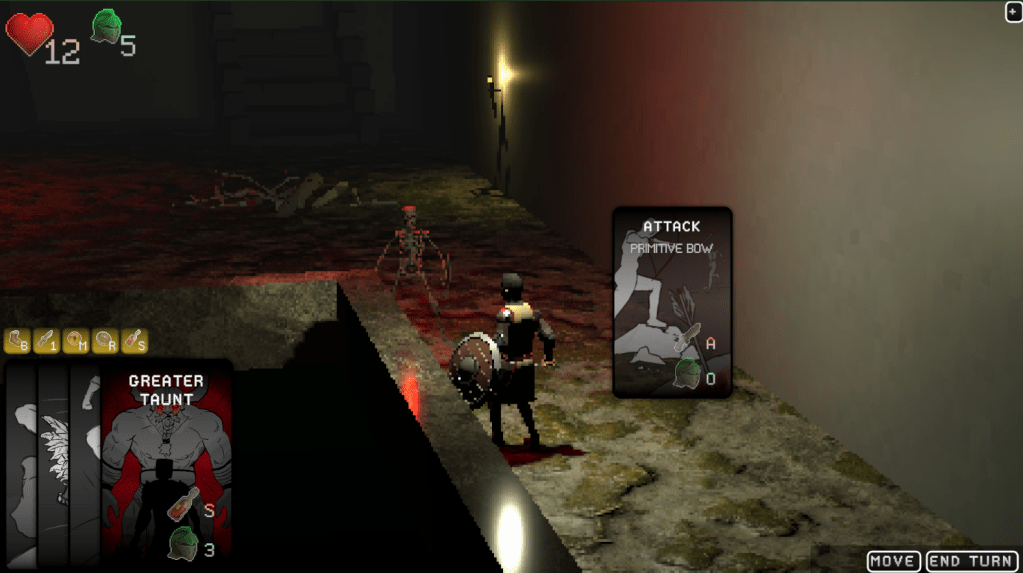Select the Greater Taunt card
The image size is (1023, 573).
pyautogui.click(x=166, y=458)
